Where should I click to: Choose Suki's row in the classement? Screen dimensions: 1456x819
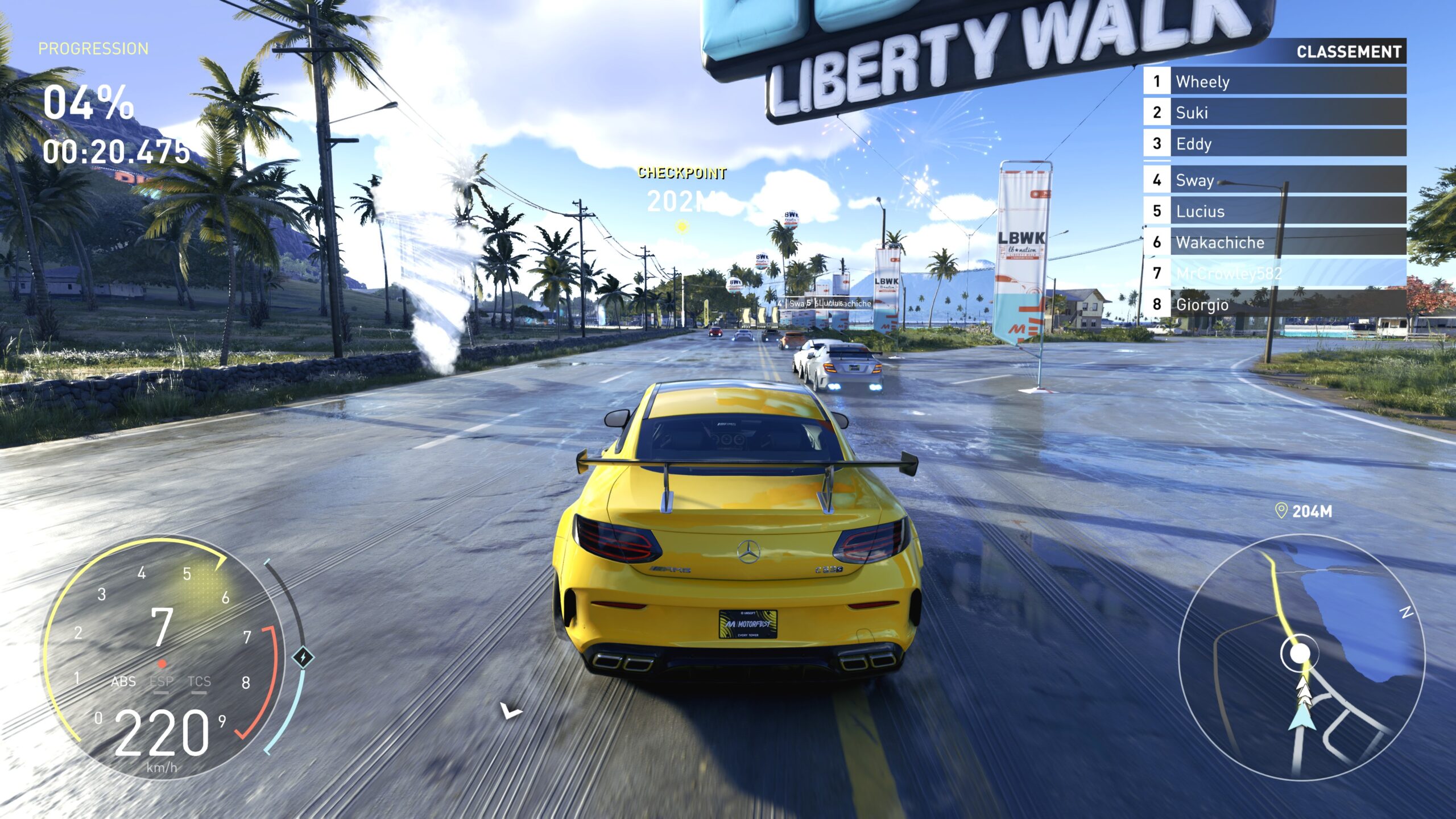click(1274, 112)
